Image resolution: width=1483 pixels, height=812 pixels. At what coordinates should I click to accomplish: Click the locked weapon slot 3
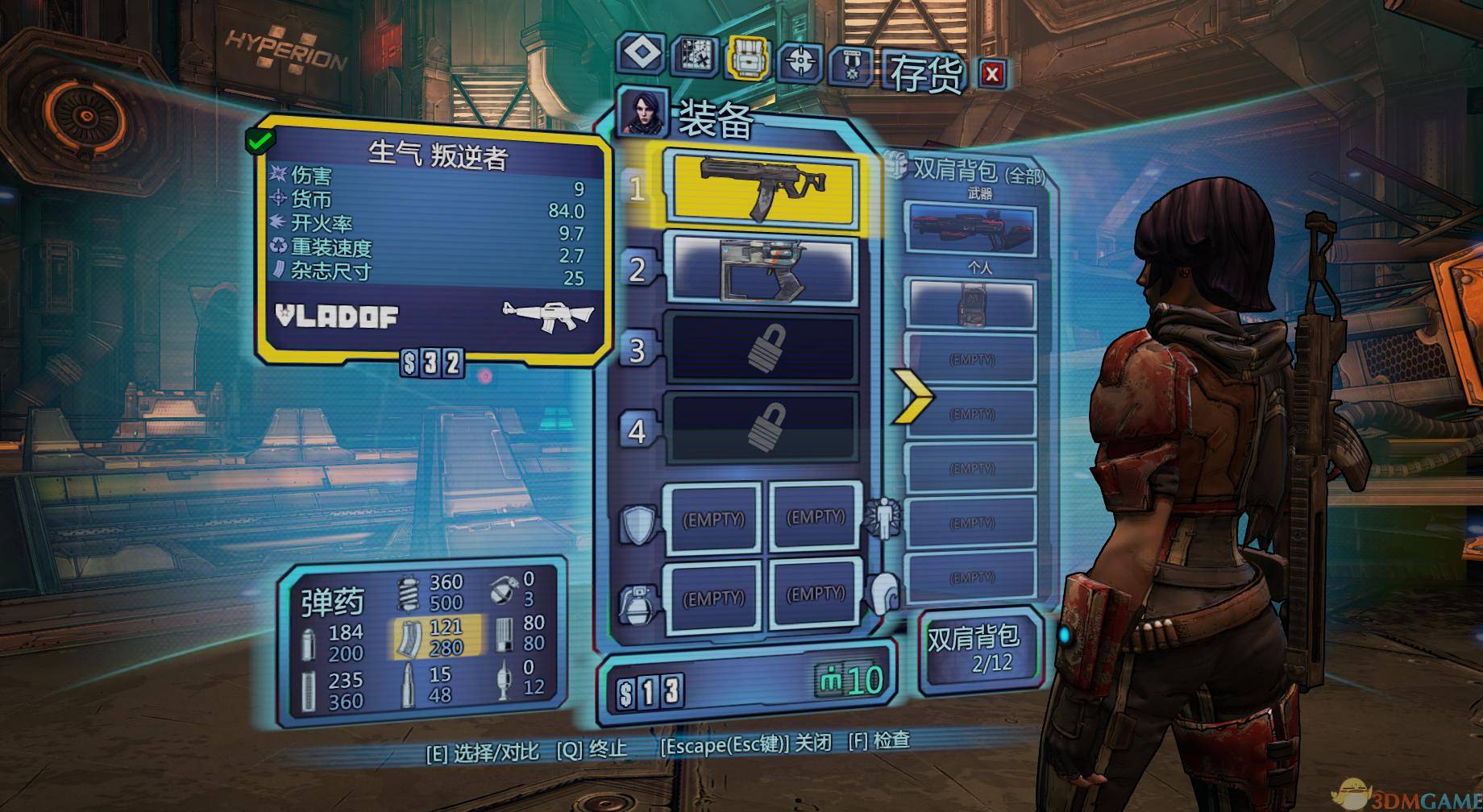point(762,349)
